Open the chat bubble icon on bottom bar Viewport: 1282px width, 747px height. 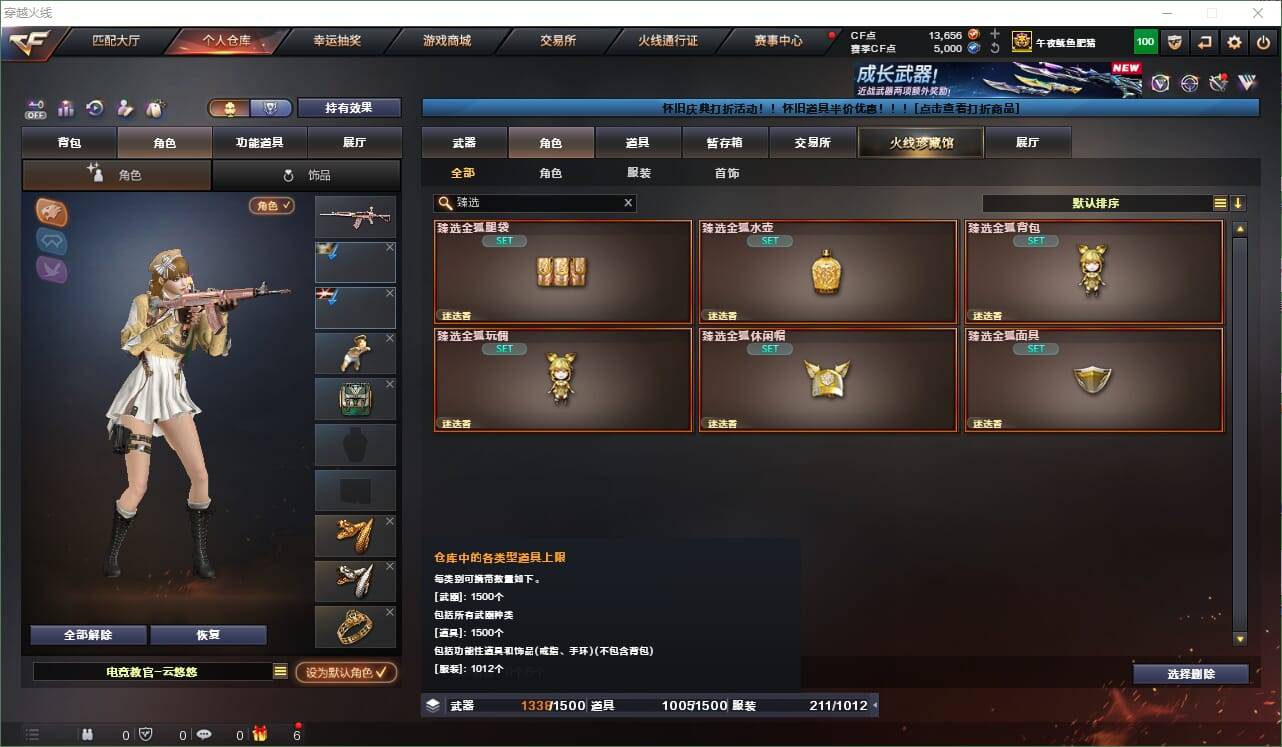(204, 733)
